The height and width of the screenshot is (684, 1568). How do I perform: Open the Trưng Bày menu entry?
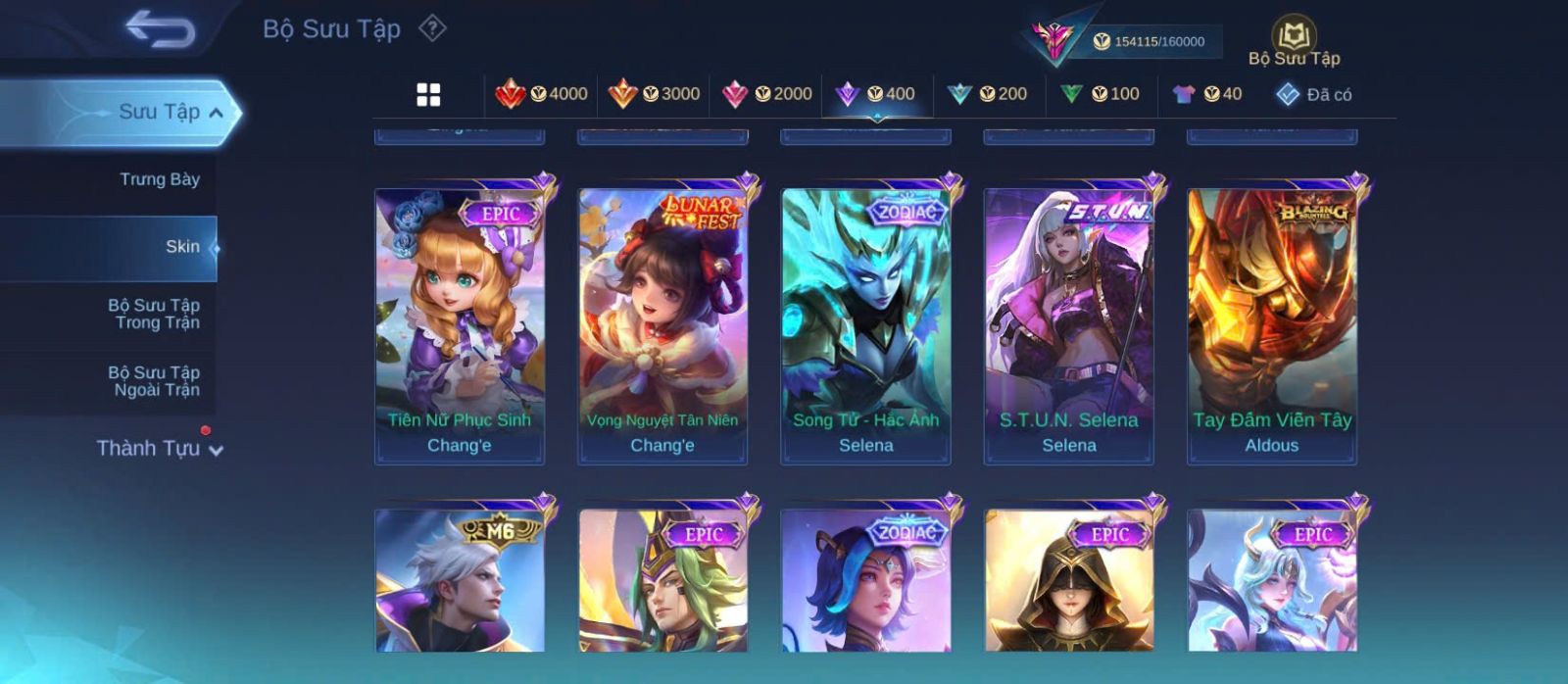coord(160,179)
